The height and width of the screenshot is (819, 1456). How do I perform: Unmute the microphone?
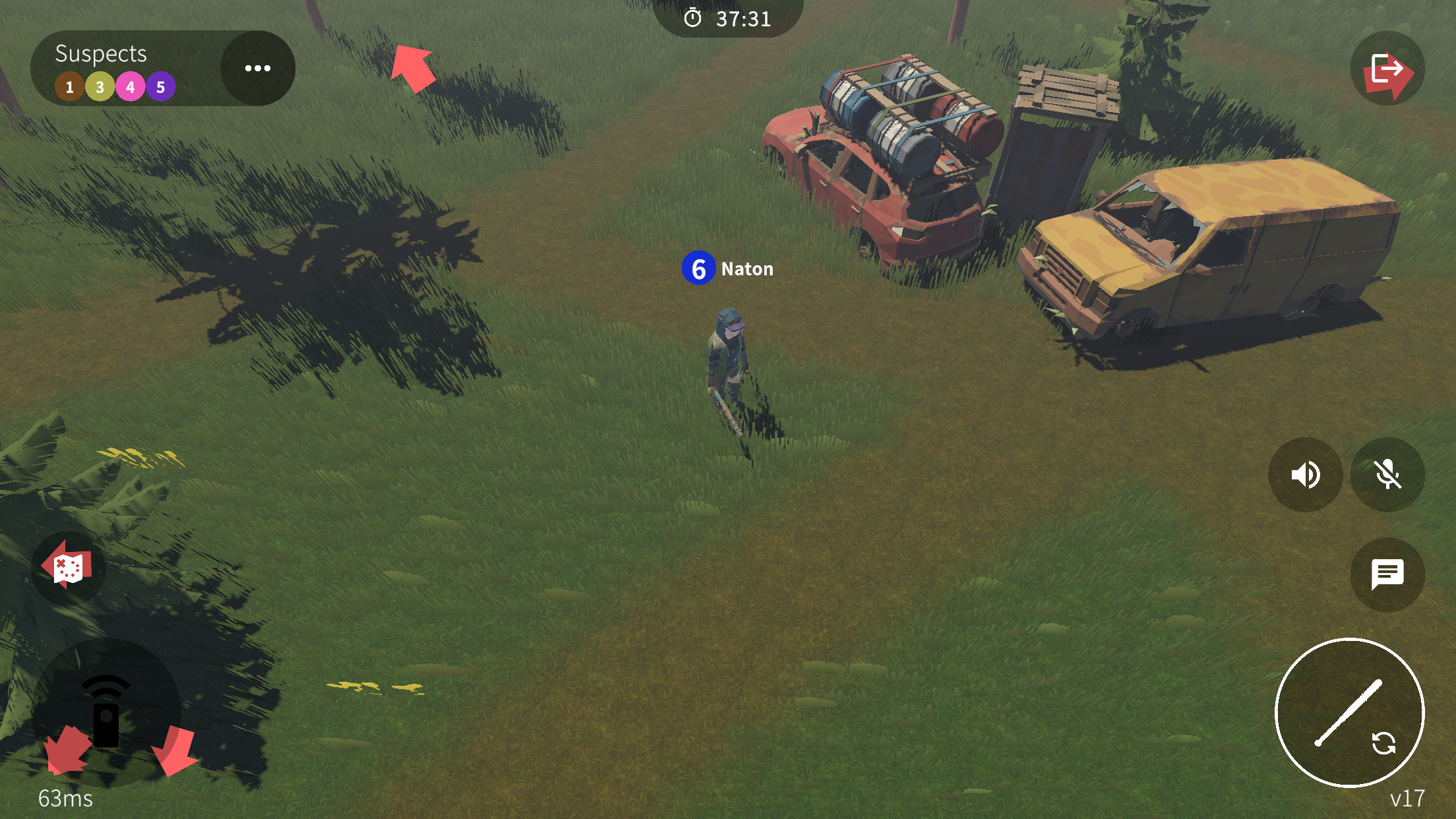click(1387, 475)
